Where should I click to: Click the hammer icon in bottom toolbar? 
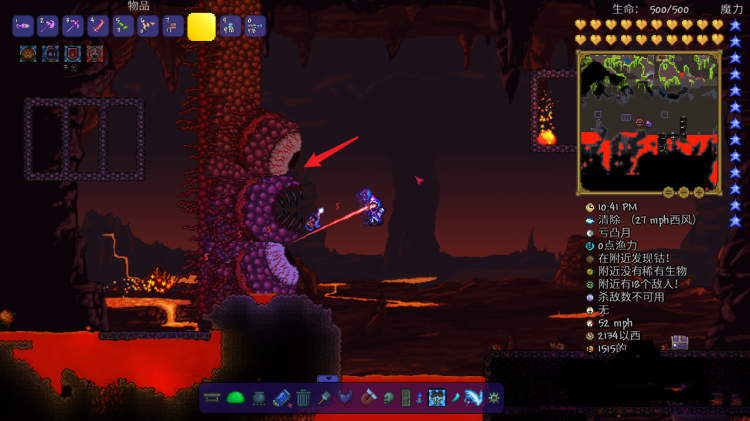[x=325, y=398]
